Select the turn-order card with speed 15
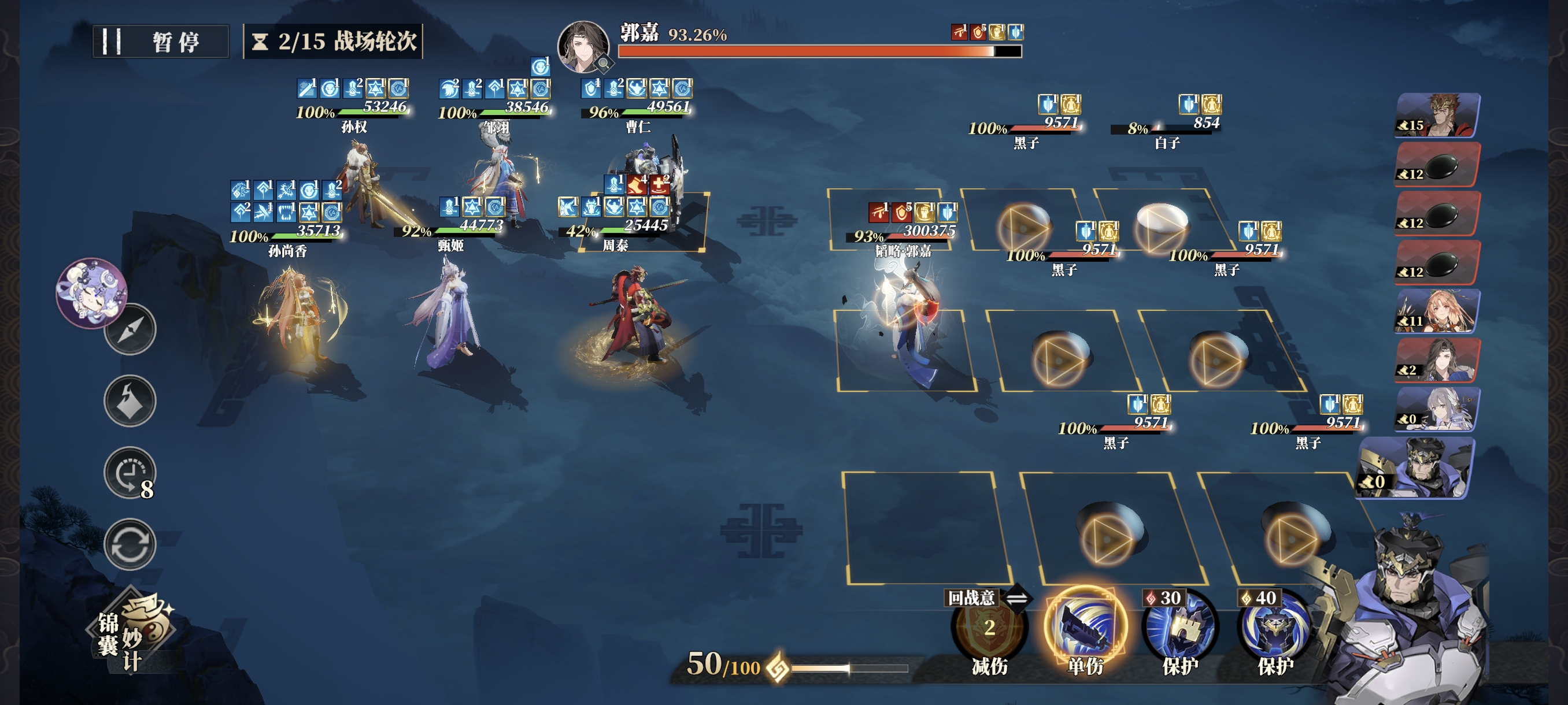This screenshot has width=1568, height=705. click(x=1437, y=115)
